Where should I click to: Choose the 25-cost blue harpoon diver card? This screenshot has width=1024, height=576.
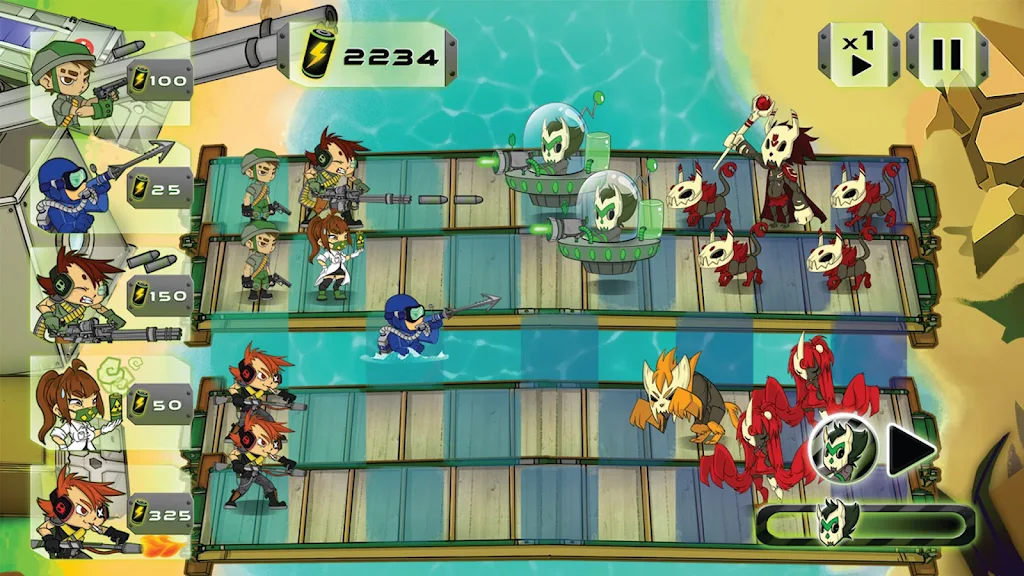click(x=108, y=186)
